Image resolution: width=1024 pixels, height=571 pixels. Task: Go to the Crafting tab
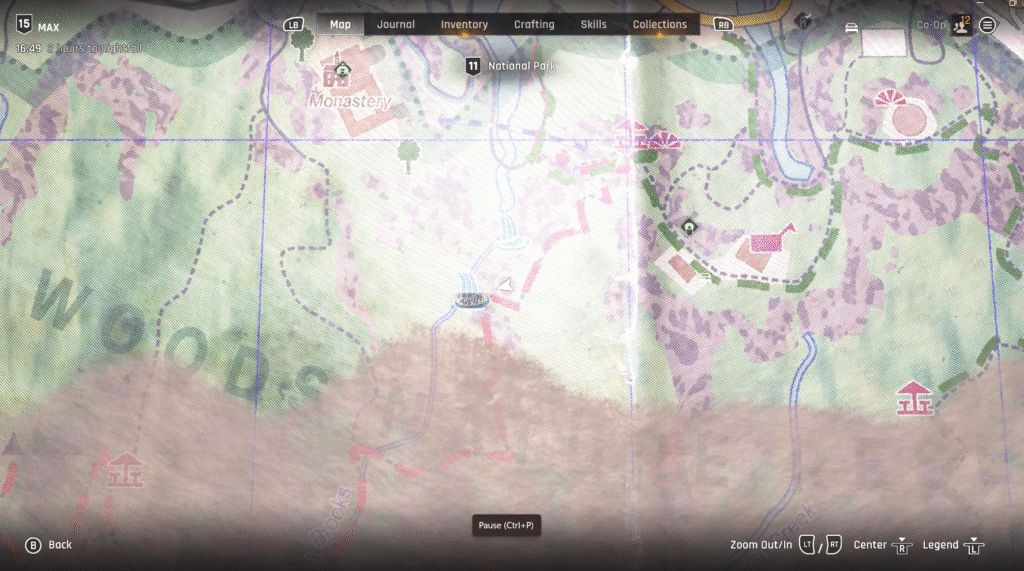pos(534,24)
